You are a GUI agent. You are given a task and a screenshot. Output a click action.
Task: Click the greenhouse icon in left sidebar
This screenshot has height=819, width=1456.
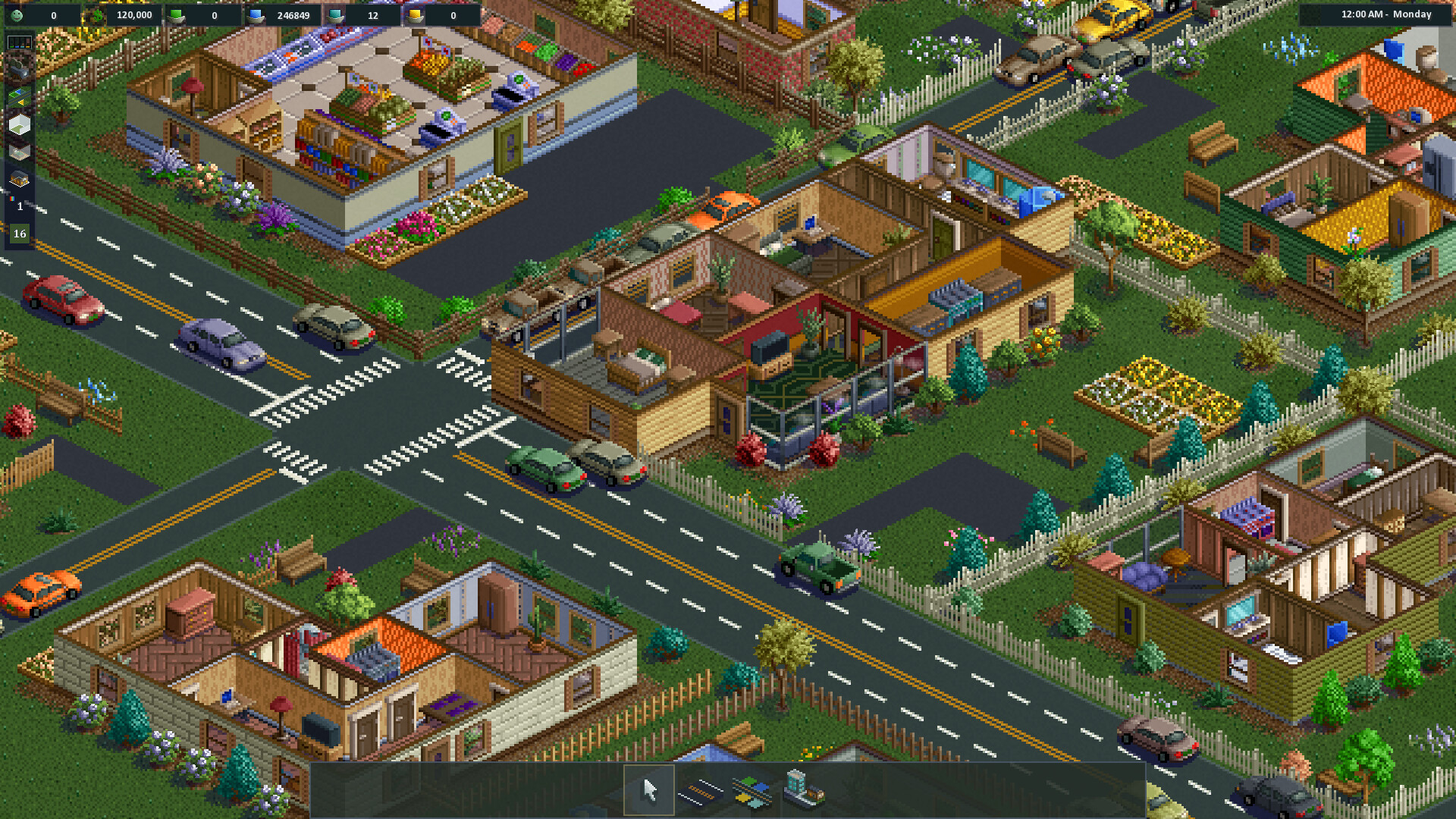pos(17,180)
